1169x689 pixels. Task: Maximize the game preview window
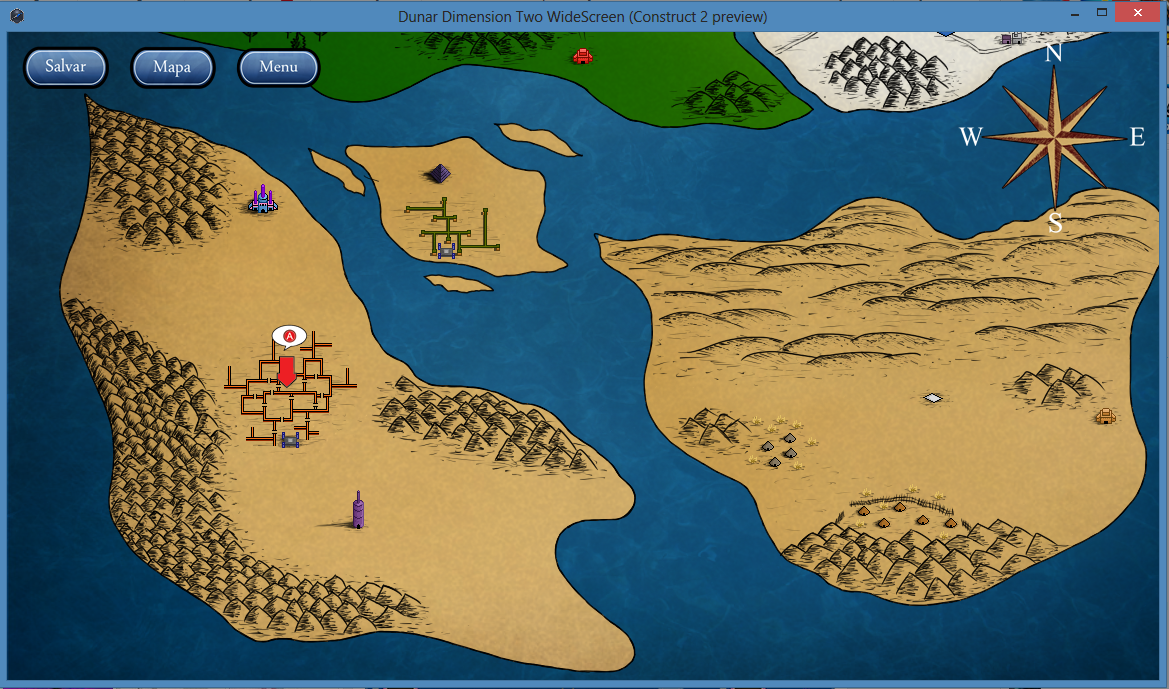pos(1102,12)
